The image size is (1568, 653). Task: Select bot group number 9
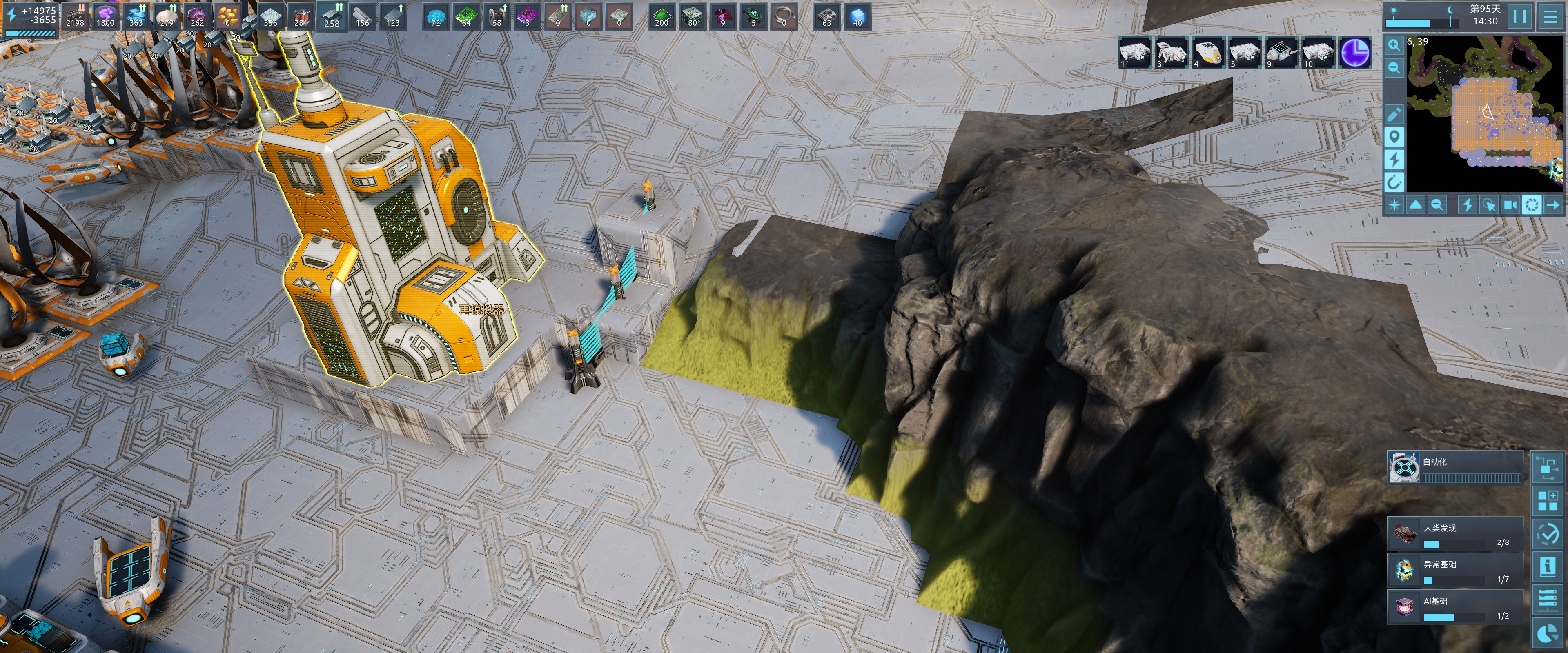point(1281,52)
